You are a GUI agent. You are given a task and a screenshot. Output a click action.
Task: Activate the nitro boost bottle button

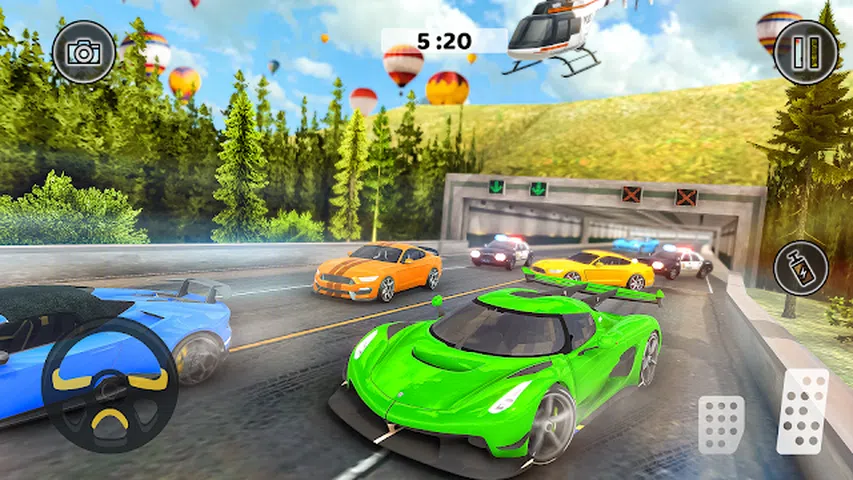(801, 268)
